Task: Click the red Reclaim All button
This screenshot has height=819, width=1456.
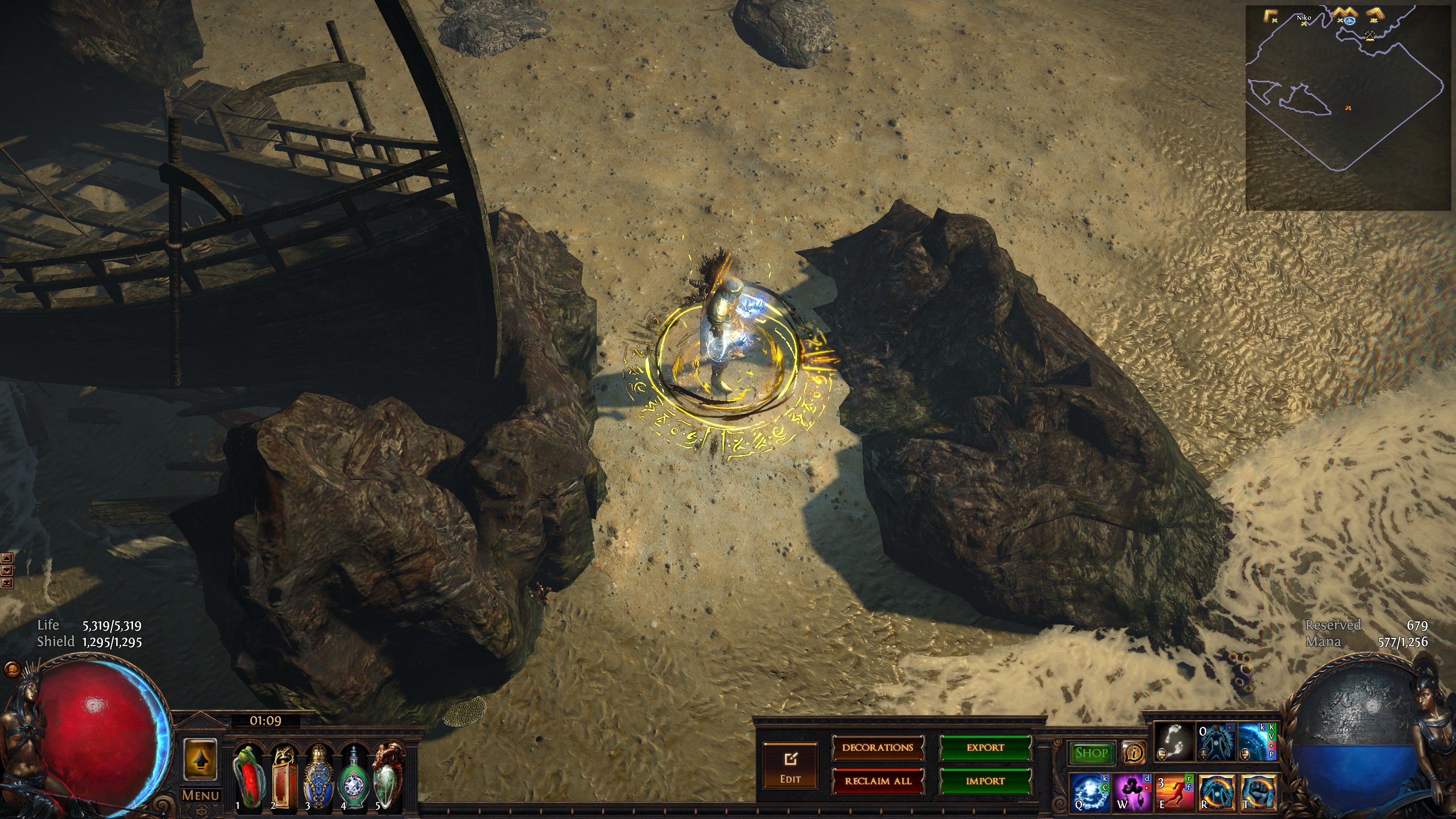Action: pyautogui.click(x=878, y=781)
